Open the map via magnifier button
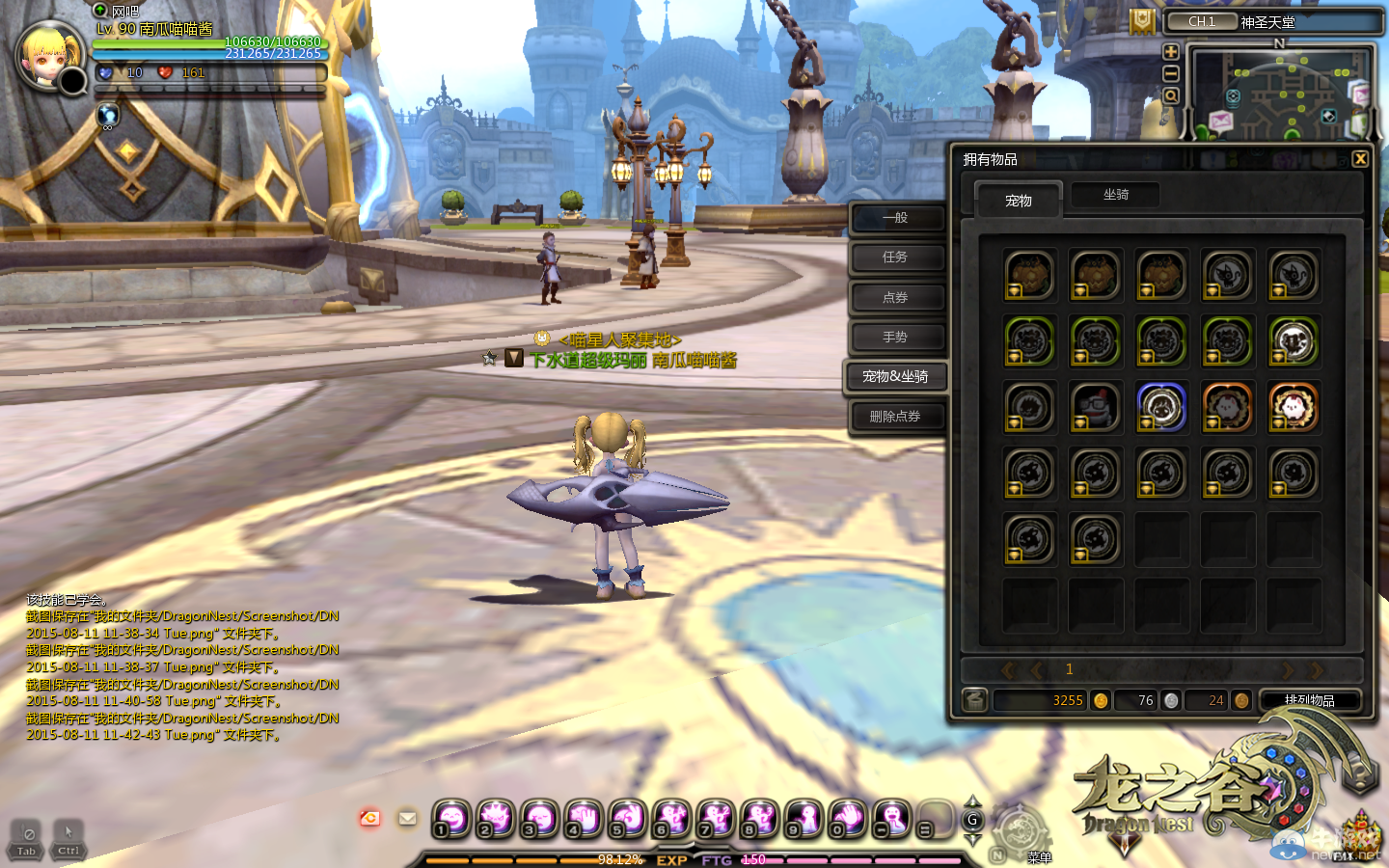Screen dimensions: 1389x868 coord(1171,96)
